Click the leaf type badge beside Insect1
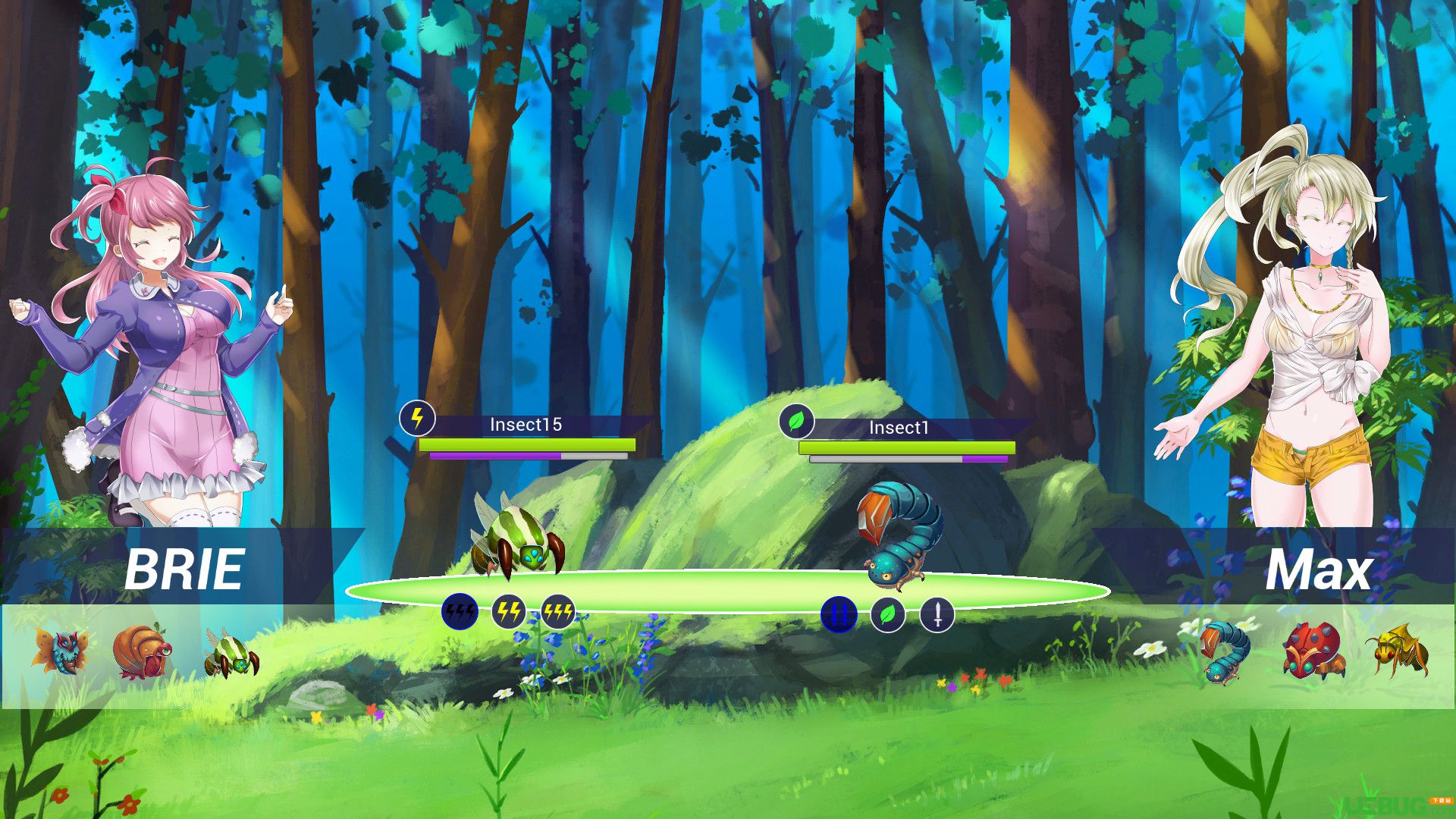This screenshot has width=1456, height=819. pyautogui.click(x=796, y=421)
